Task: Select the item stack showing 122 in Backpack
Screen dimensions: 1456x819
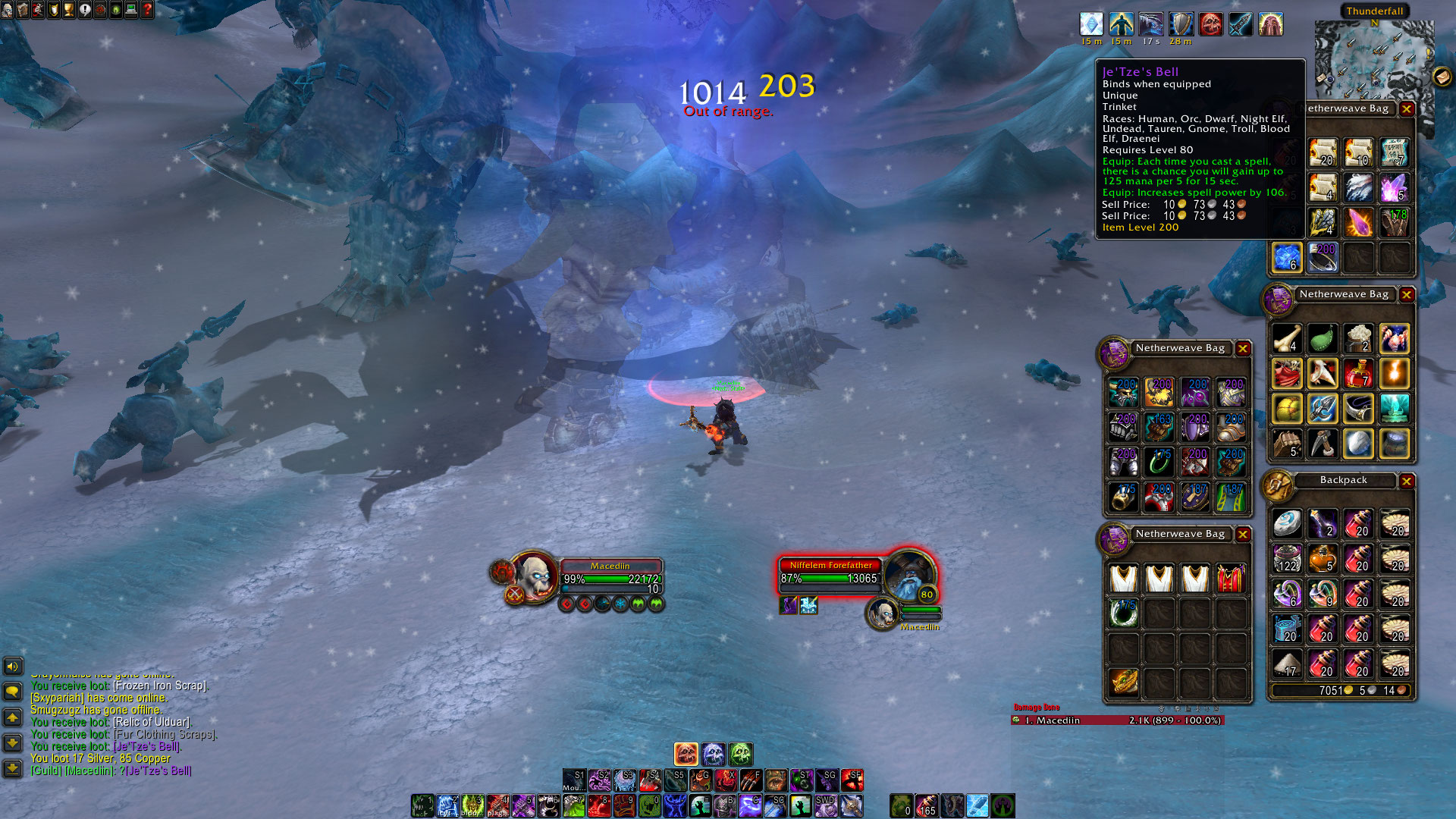Action: 1287,558
